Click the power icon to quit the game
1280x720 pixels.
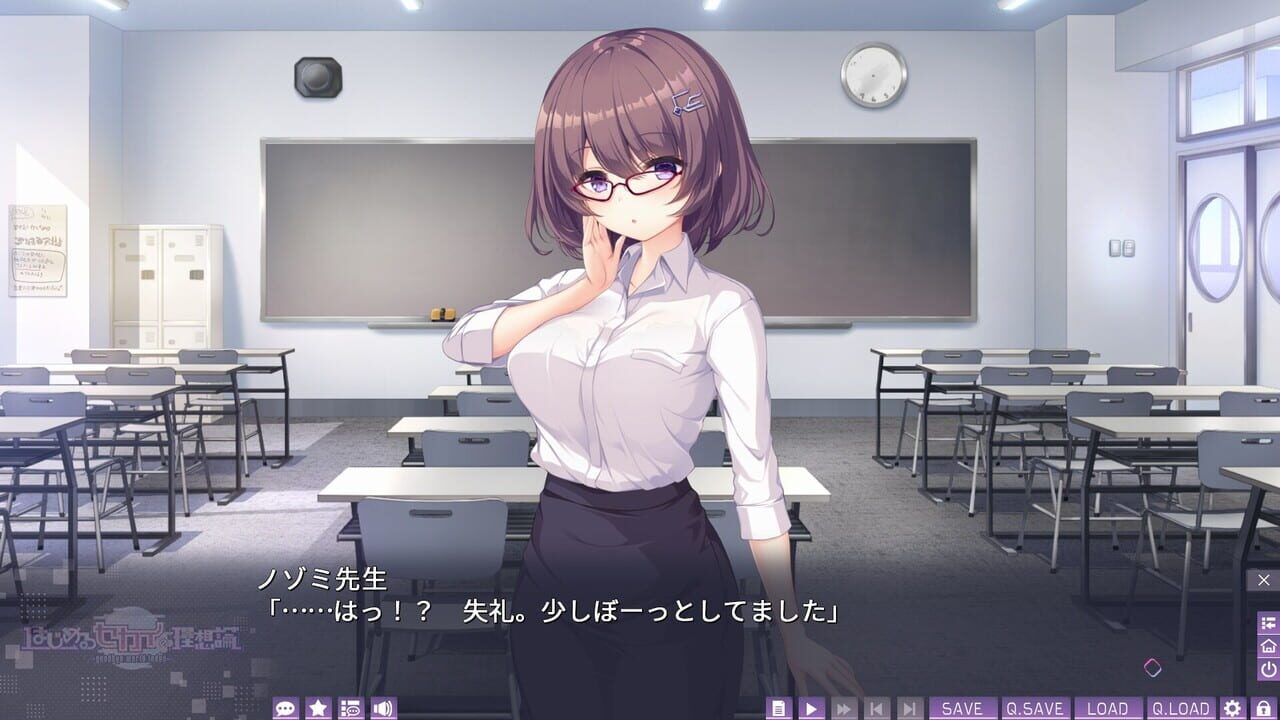[x=1266, y=668]
